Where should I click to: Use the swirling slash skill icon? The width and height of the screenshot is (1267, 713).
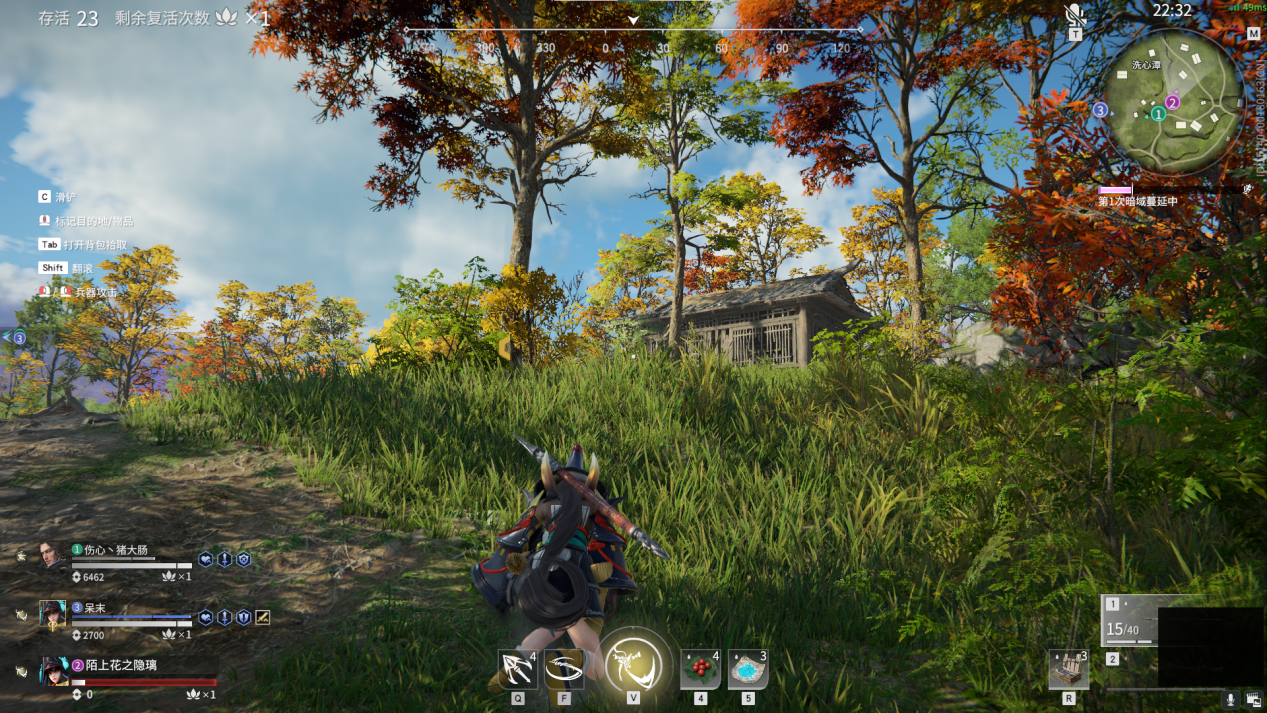pos(564,668)
